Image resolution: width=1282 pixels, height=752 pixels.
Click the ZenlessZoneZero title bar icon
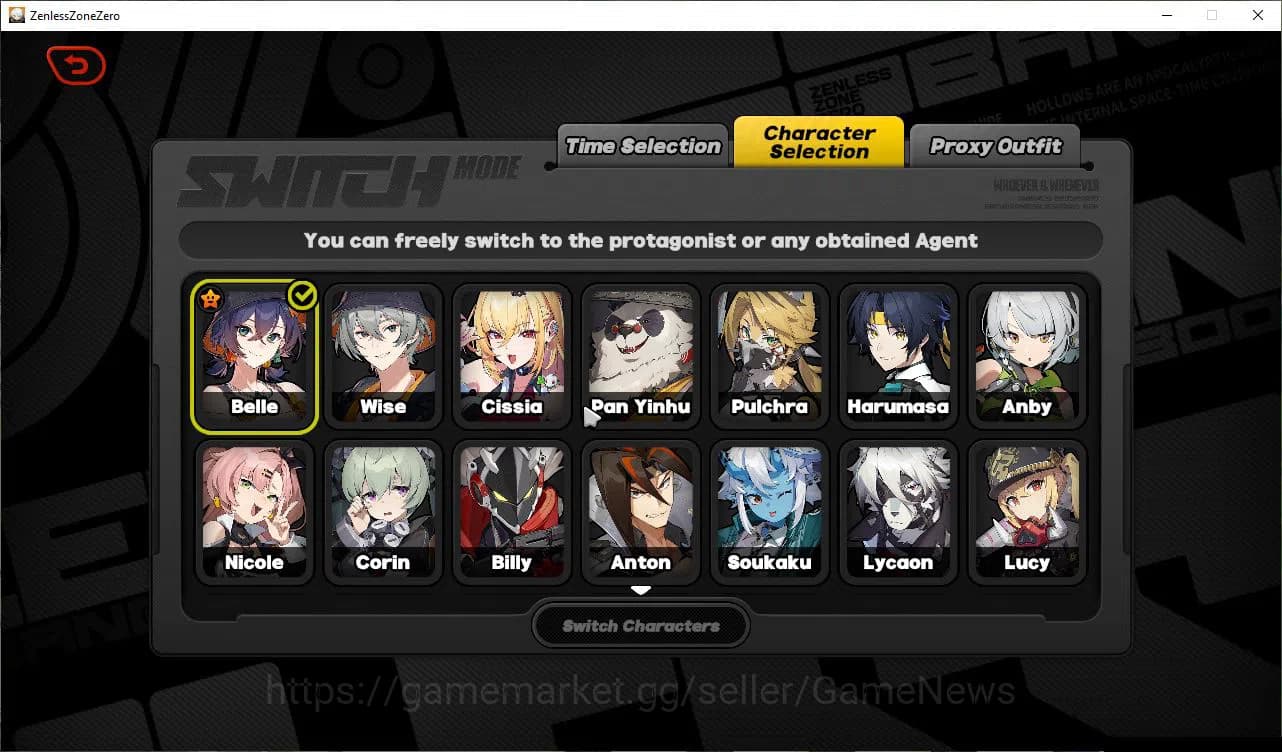coord(16,15)
